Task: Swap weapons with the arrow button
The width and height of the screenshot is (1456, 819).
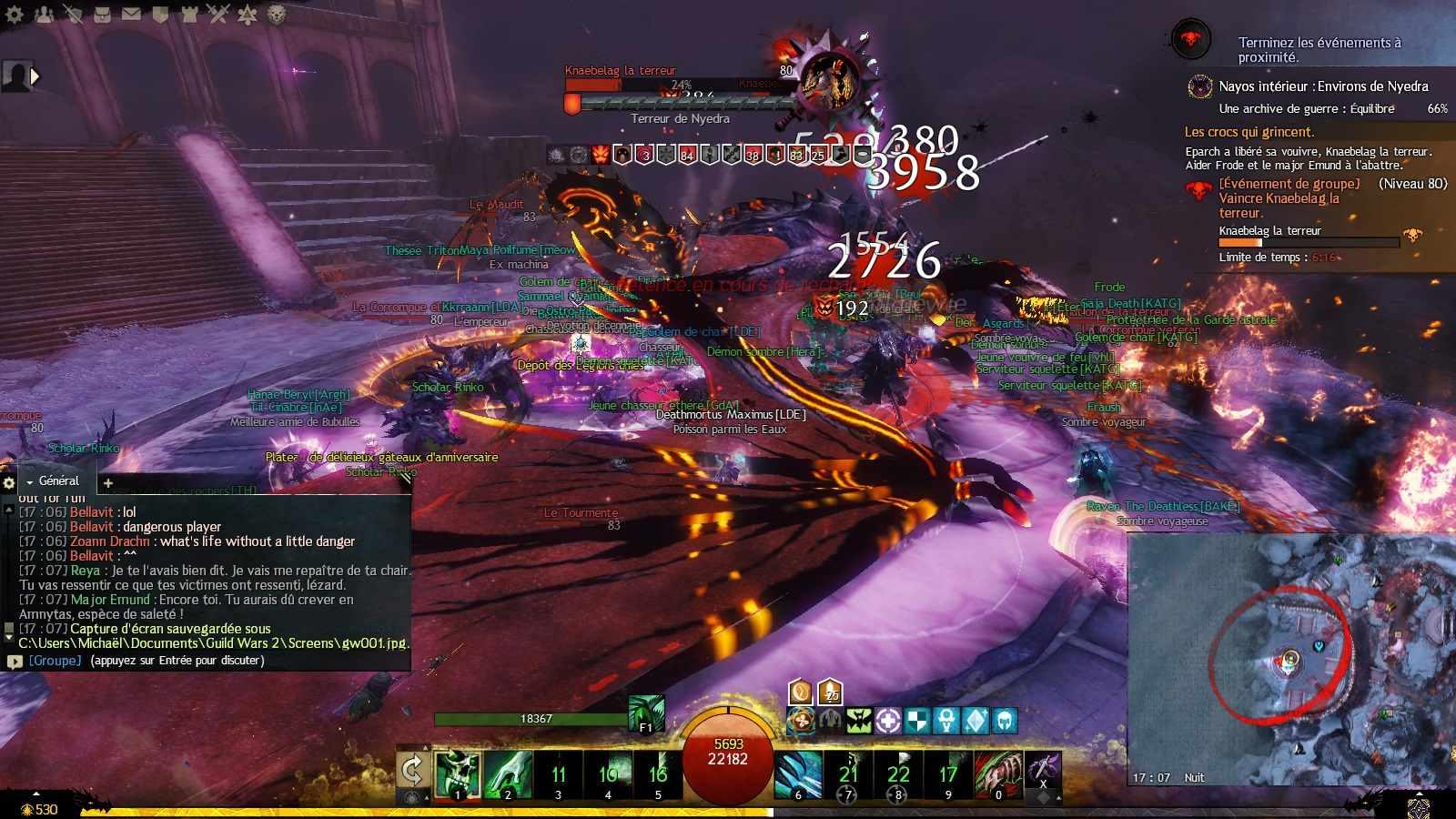Action: point(412,772)
